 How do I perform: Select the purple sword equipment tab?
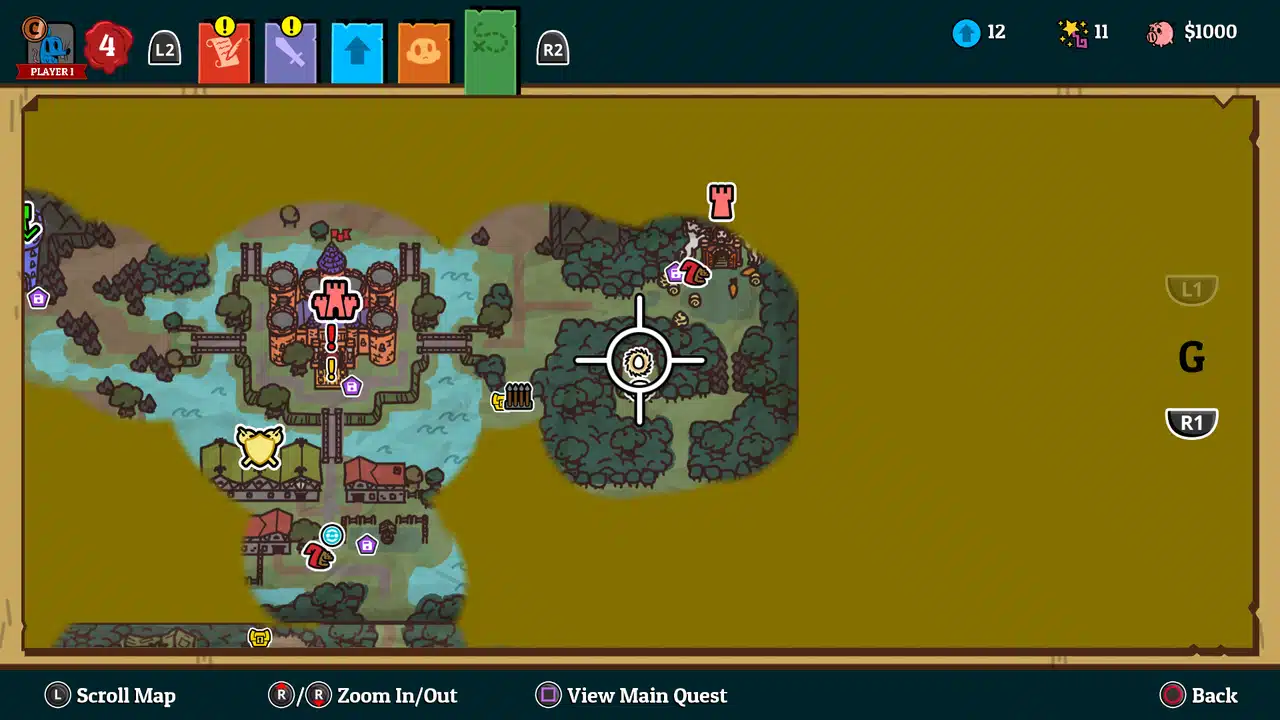(290, 50)
